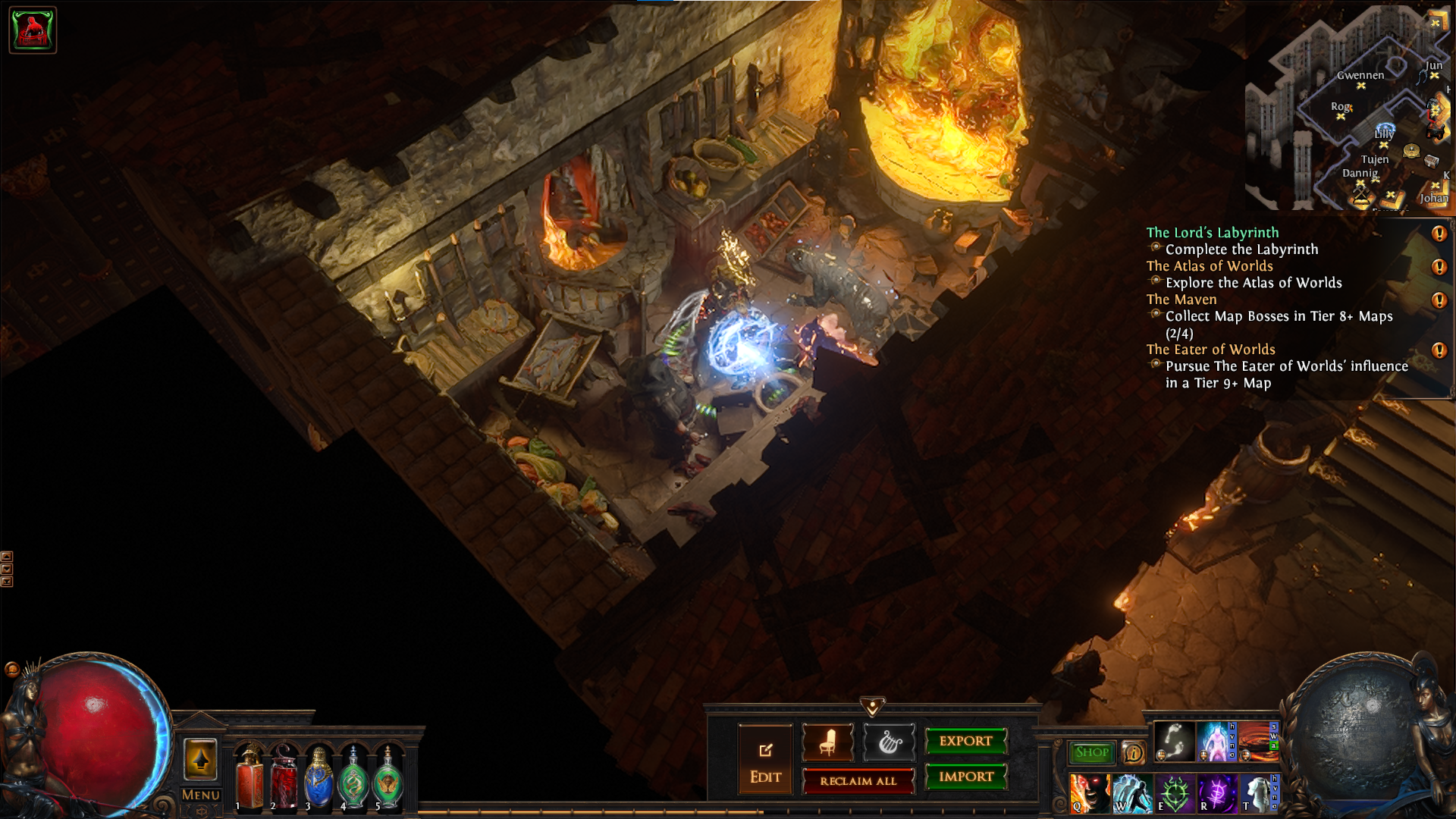Open the Edit hideout mode

(765, 760)
